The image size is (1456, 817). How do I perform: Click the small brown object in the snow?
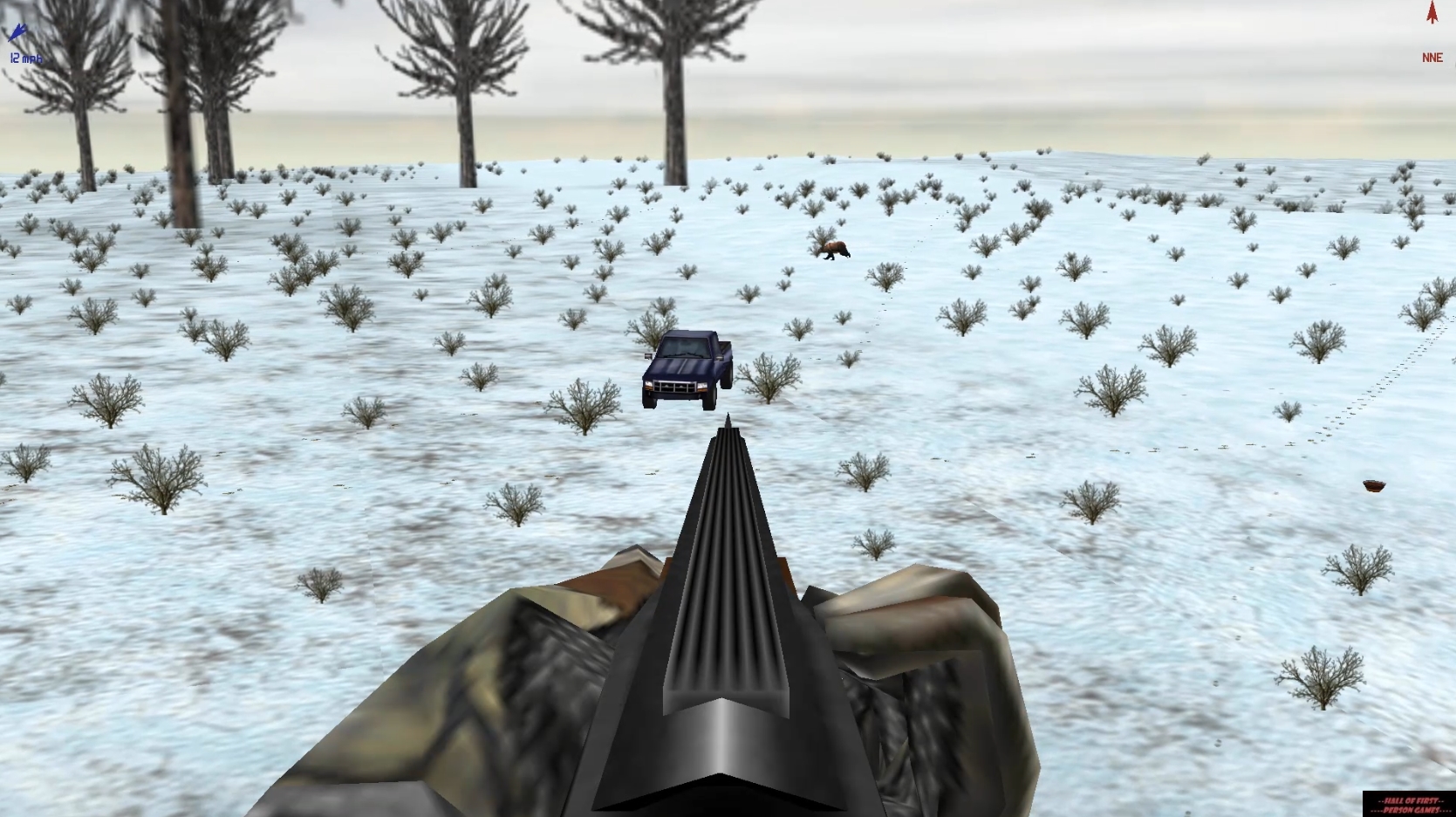click(x=1374, y=485)
